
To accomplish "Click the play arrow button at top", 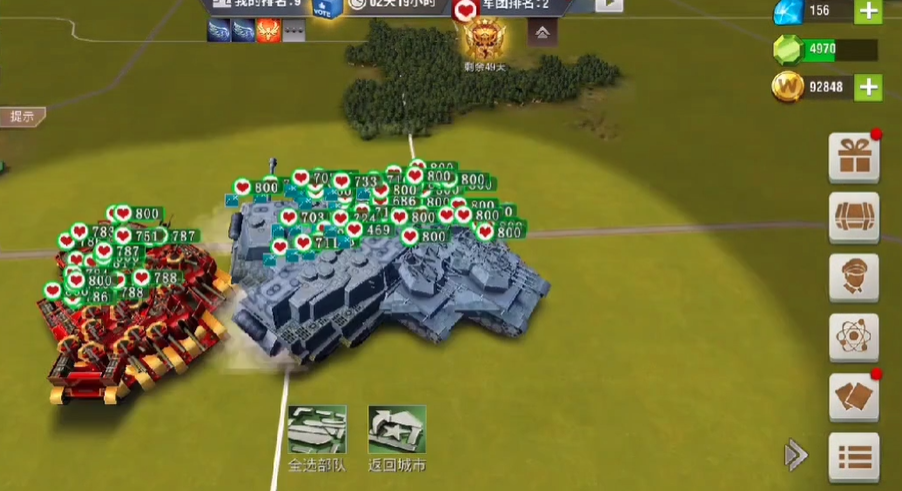I will coord(609,5).
